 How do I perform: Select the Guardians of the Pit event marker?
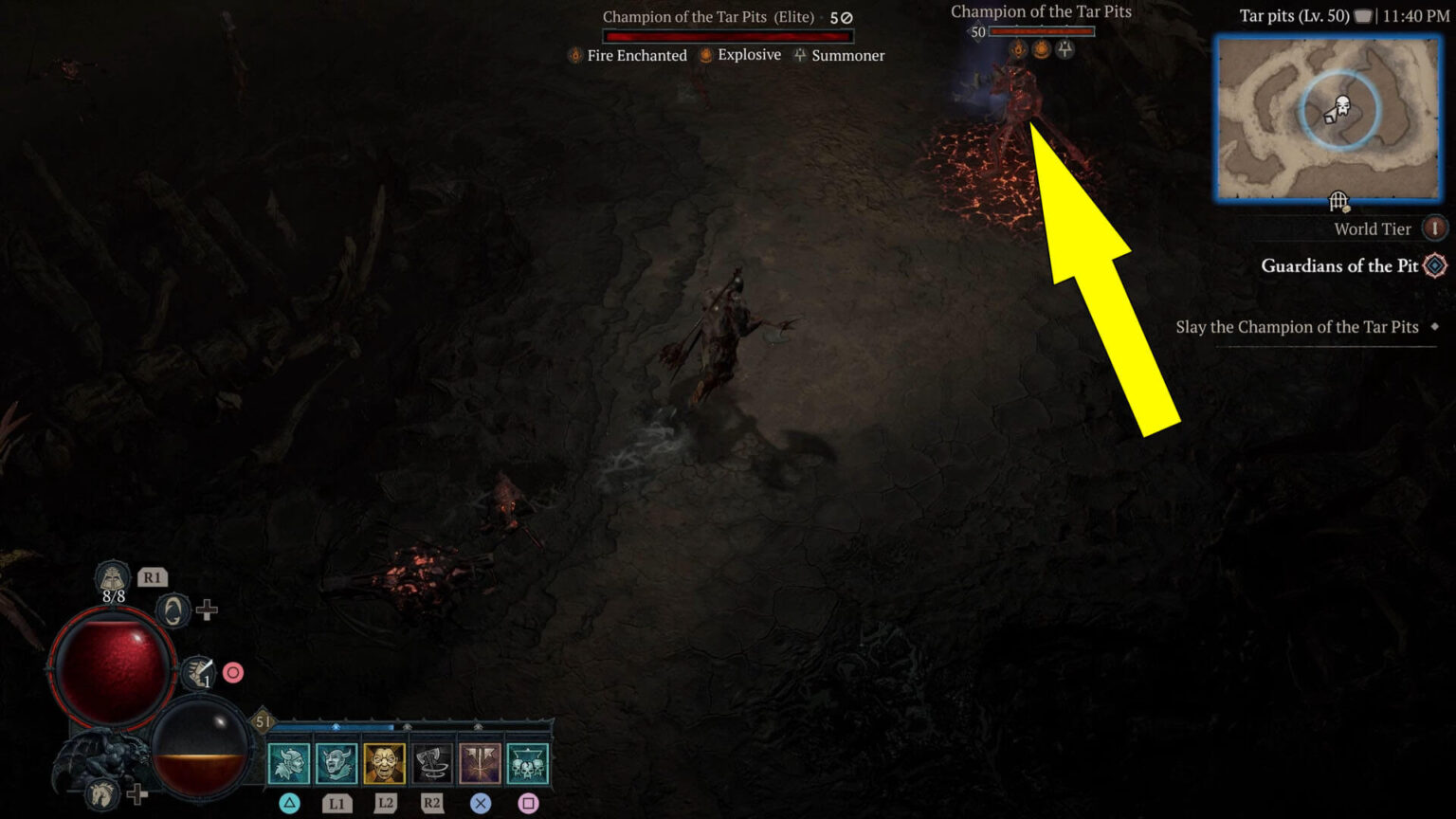point(1434,266)
